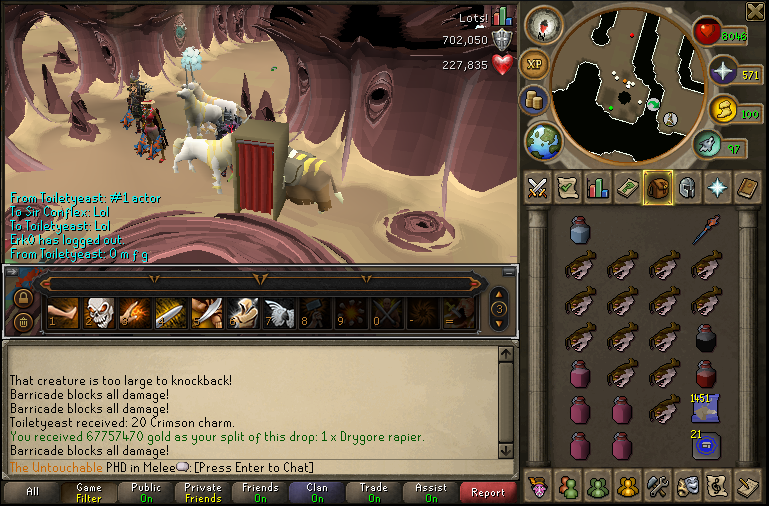The width and height of the screenshot is (769, 506).
Task: Activate the skull ability in action bar
Action: (x=98, y=312)
